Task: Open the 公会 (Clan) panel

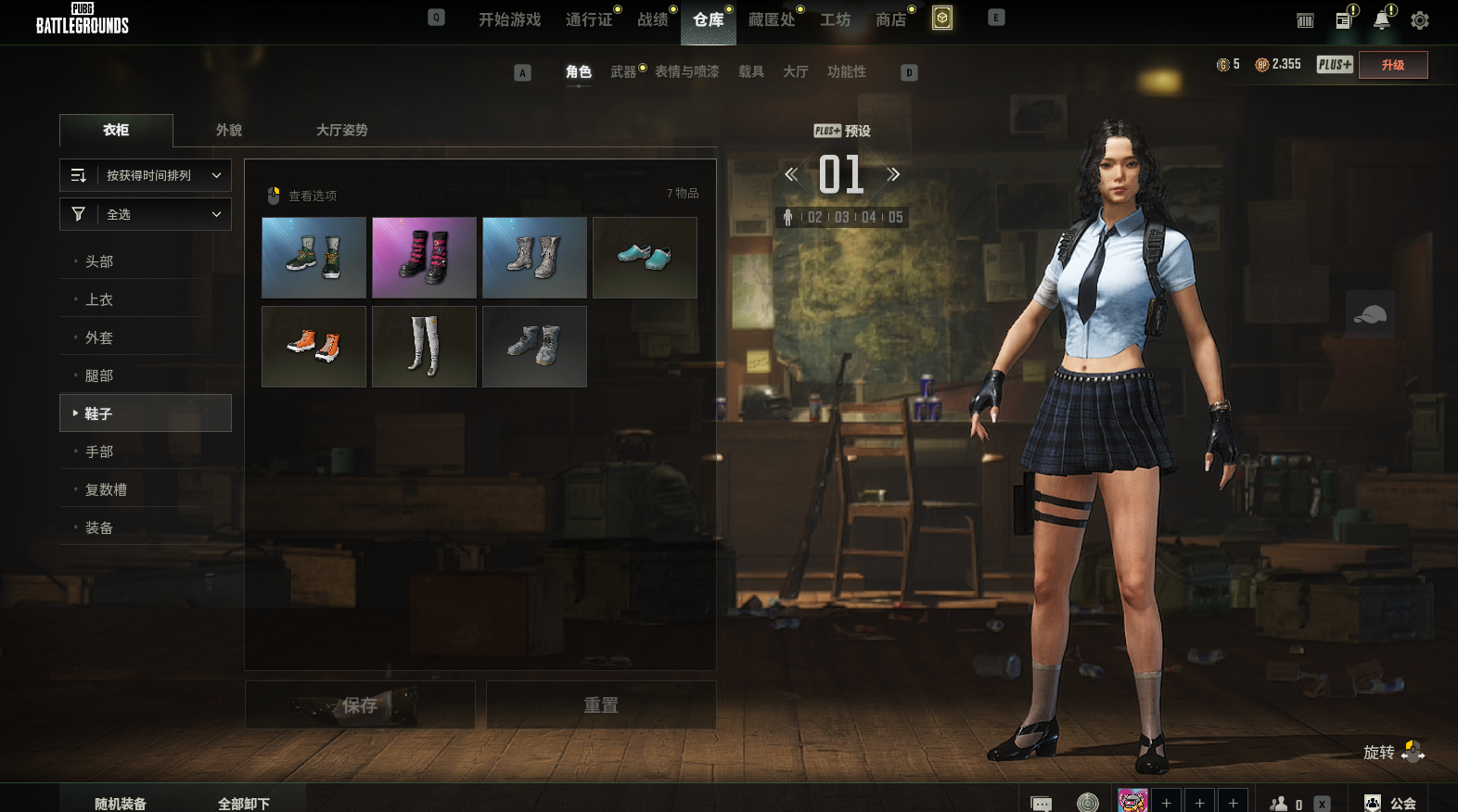Action: pos(1391,803)
